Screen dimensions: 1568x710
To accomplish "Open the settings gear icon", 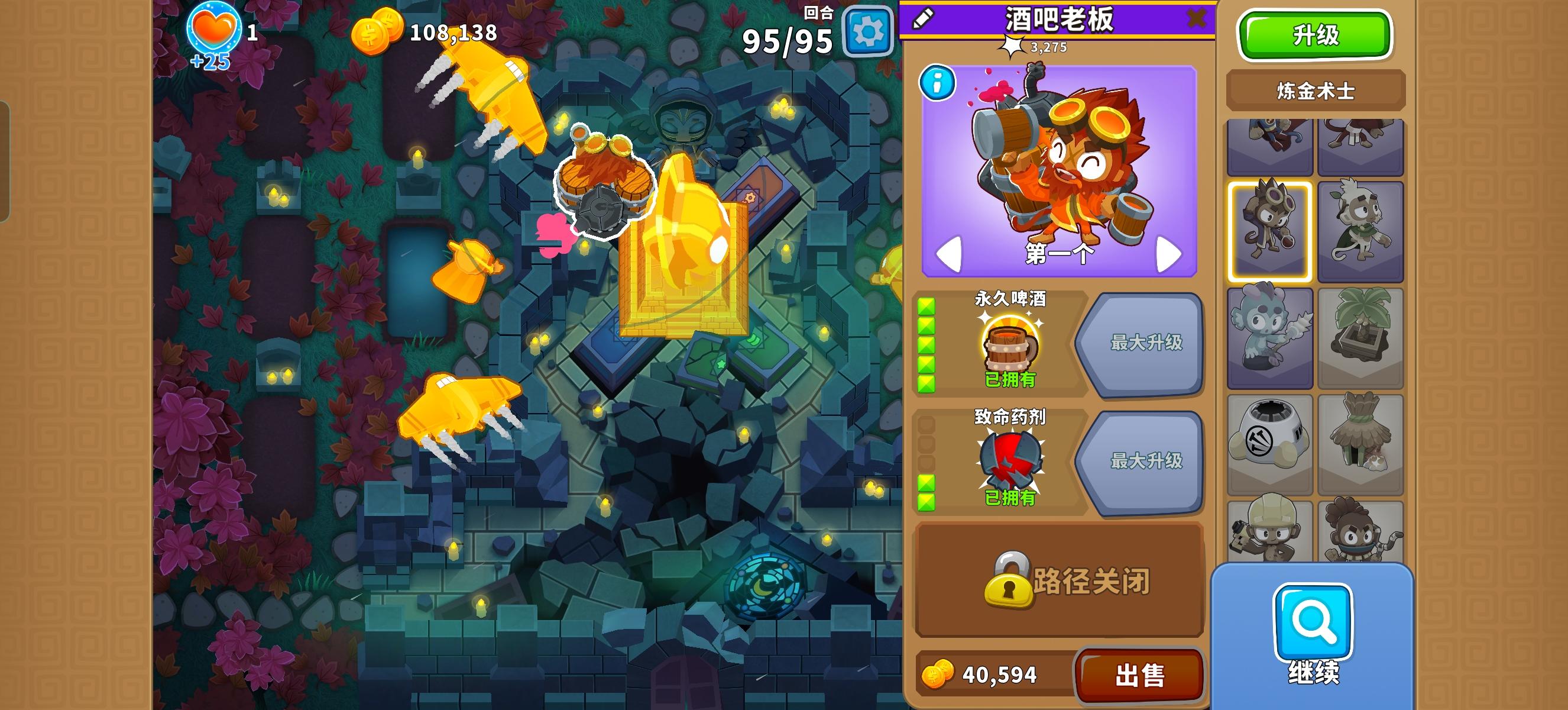I will click(x=870, y=34).
